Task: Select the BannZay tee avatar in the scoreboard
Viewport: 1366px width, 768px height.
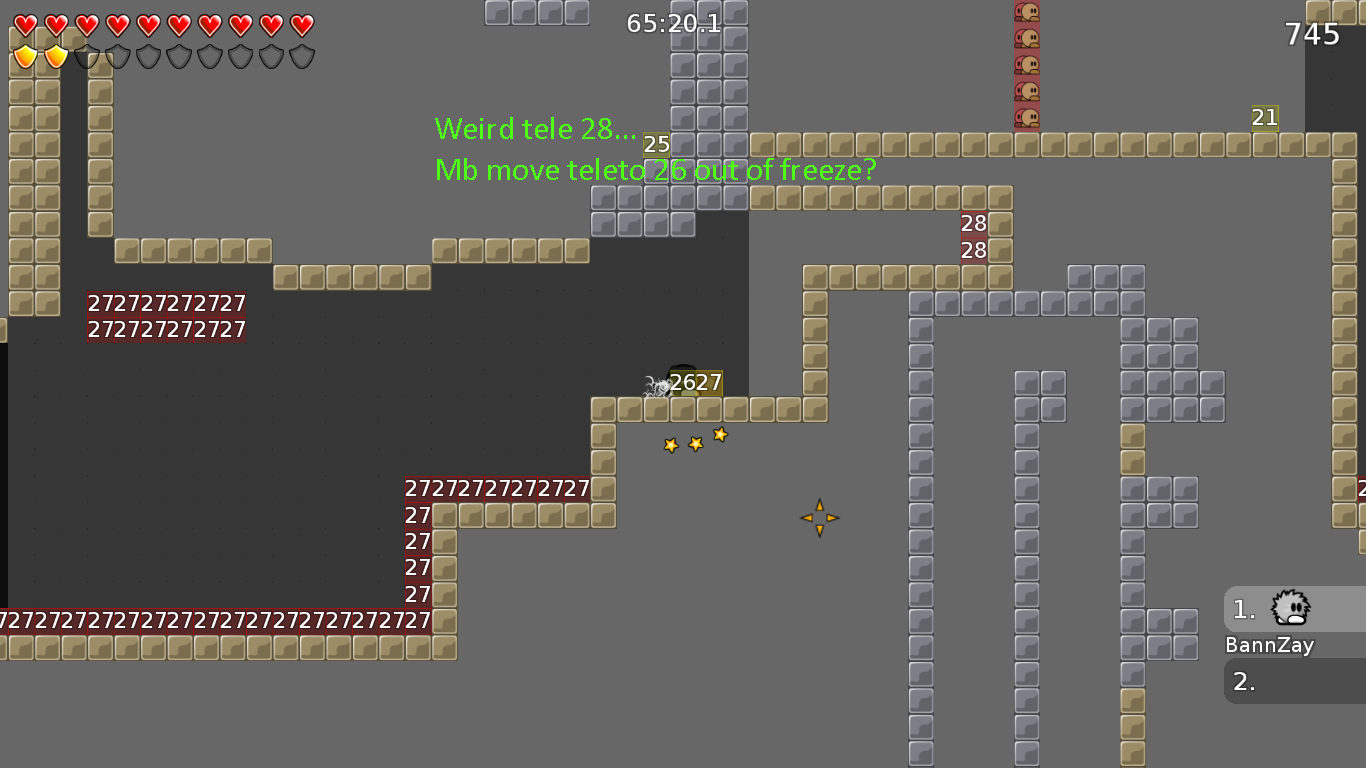Action: tap(1288, 609)
